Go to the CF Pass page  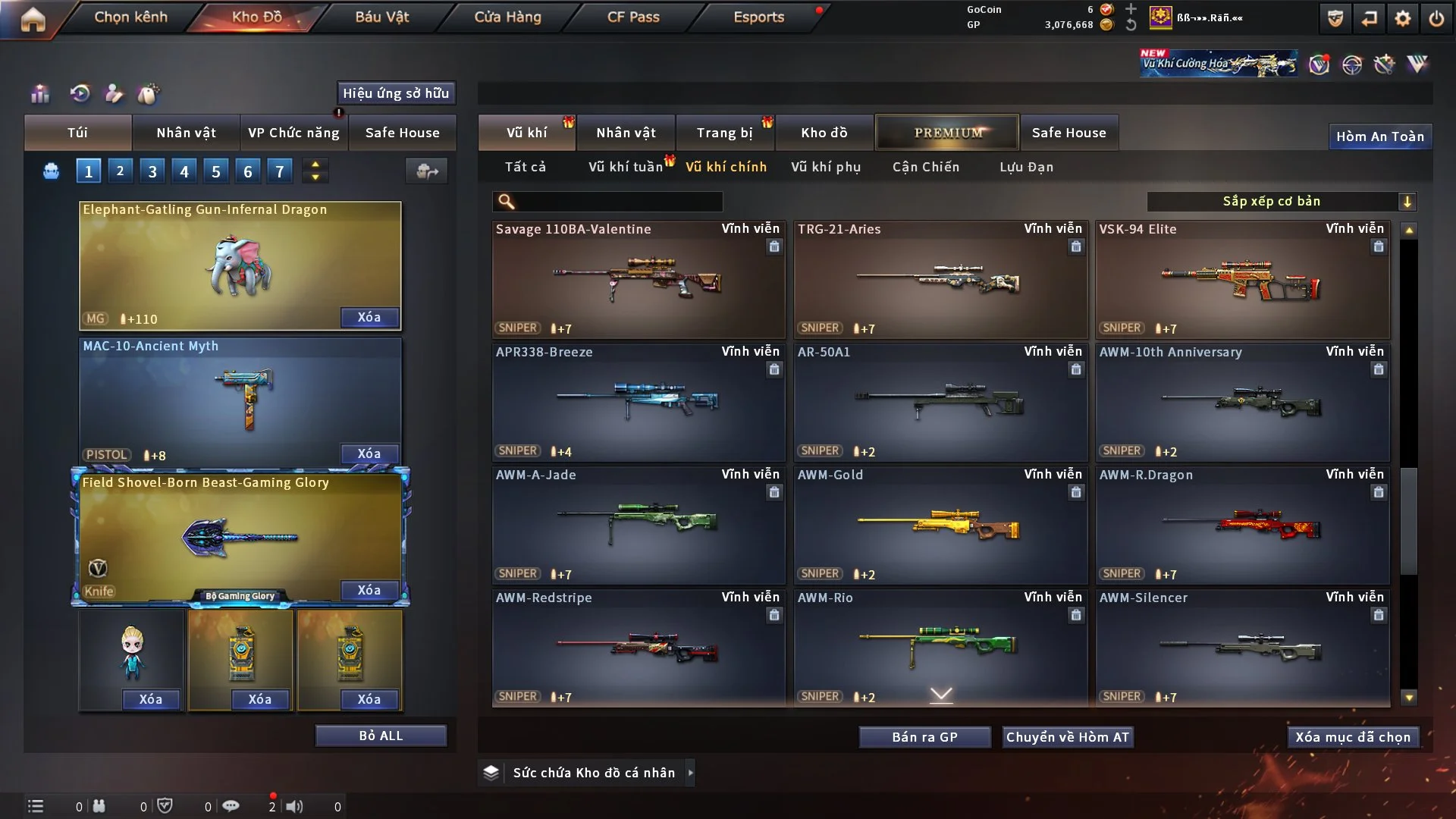(633, 17)
